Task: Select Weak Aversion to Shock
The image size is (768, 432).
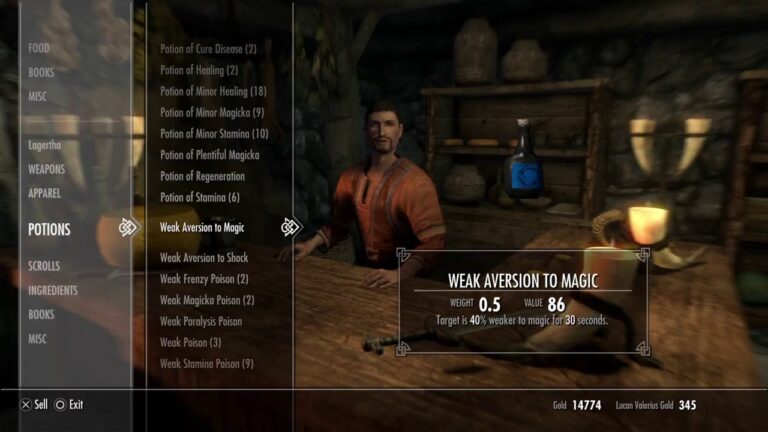Action: 203,258
